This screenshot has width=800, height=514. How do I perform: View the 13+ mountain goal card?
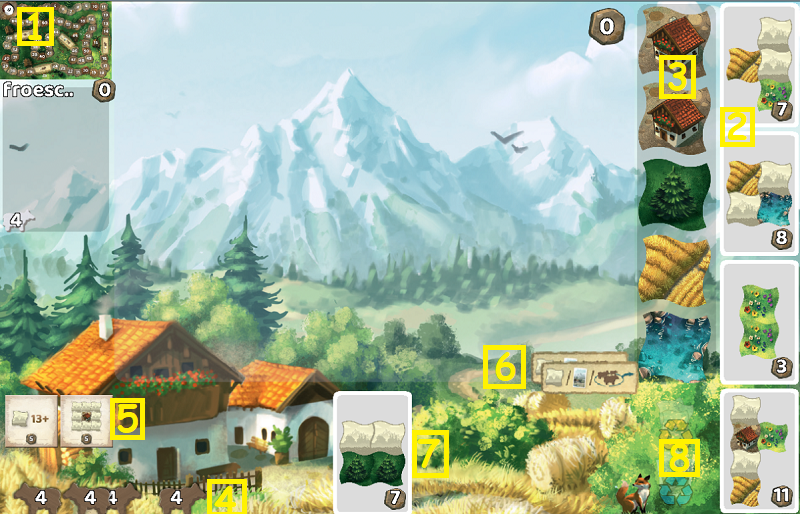tap(31, 420)
